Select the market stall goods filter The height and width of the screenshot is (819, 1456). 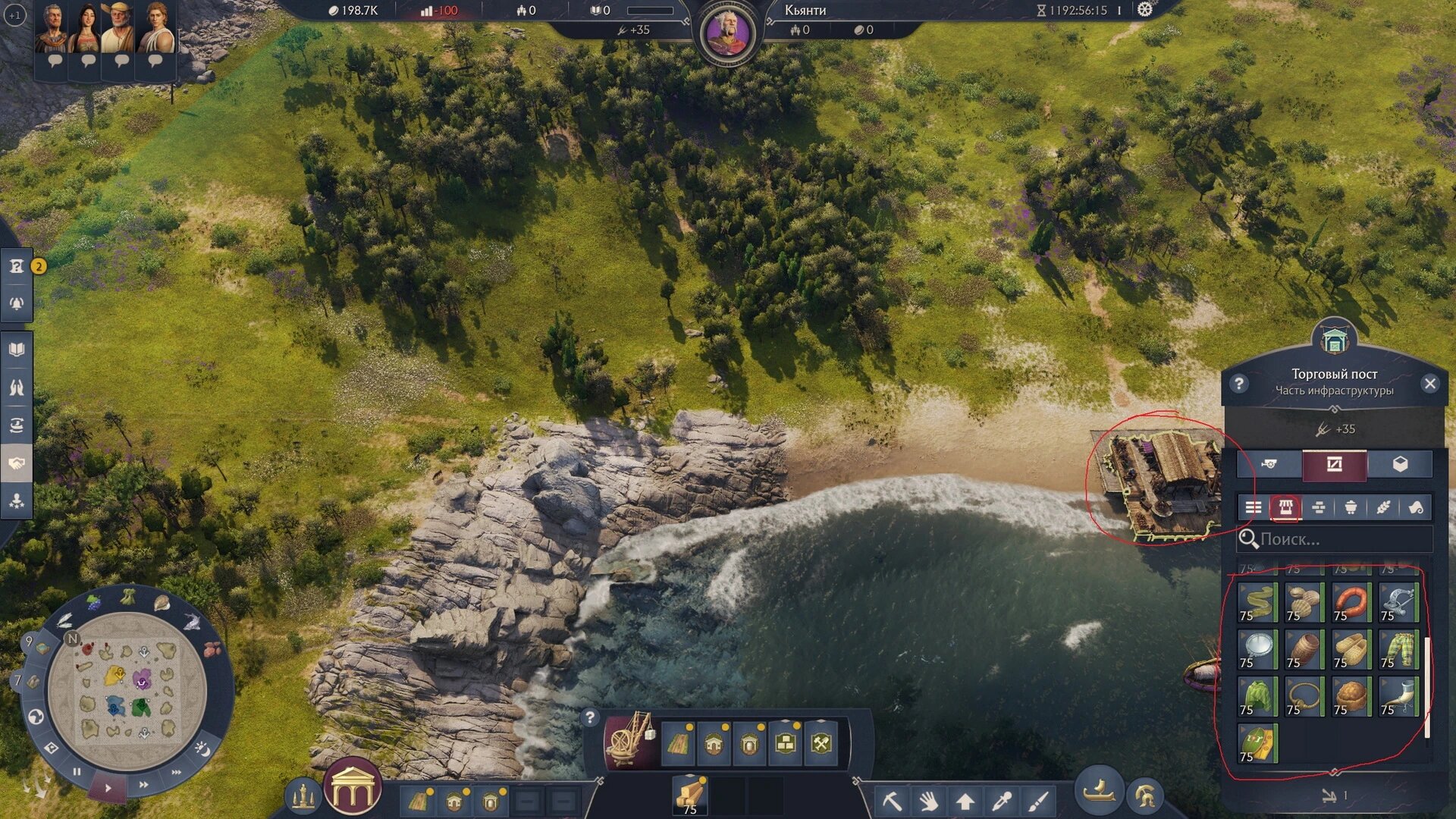(1285, 507)
